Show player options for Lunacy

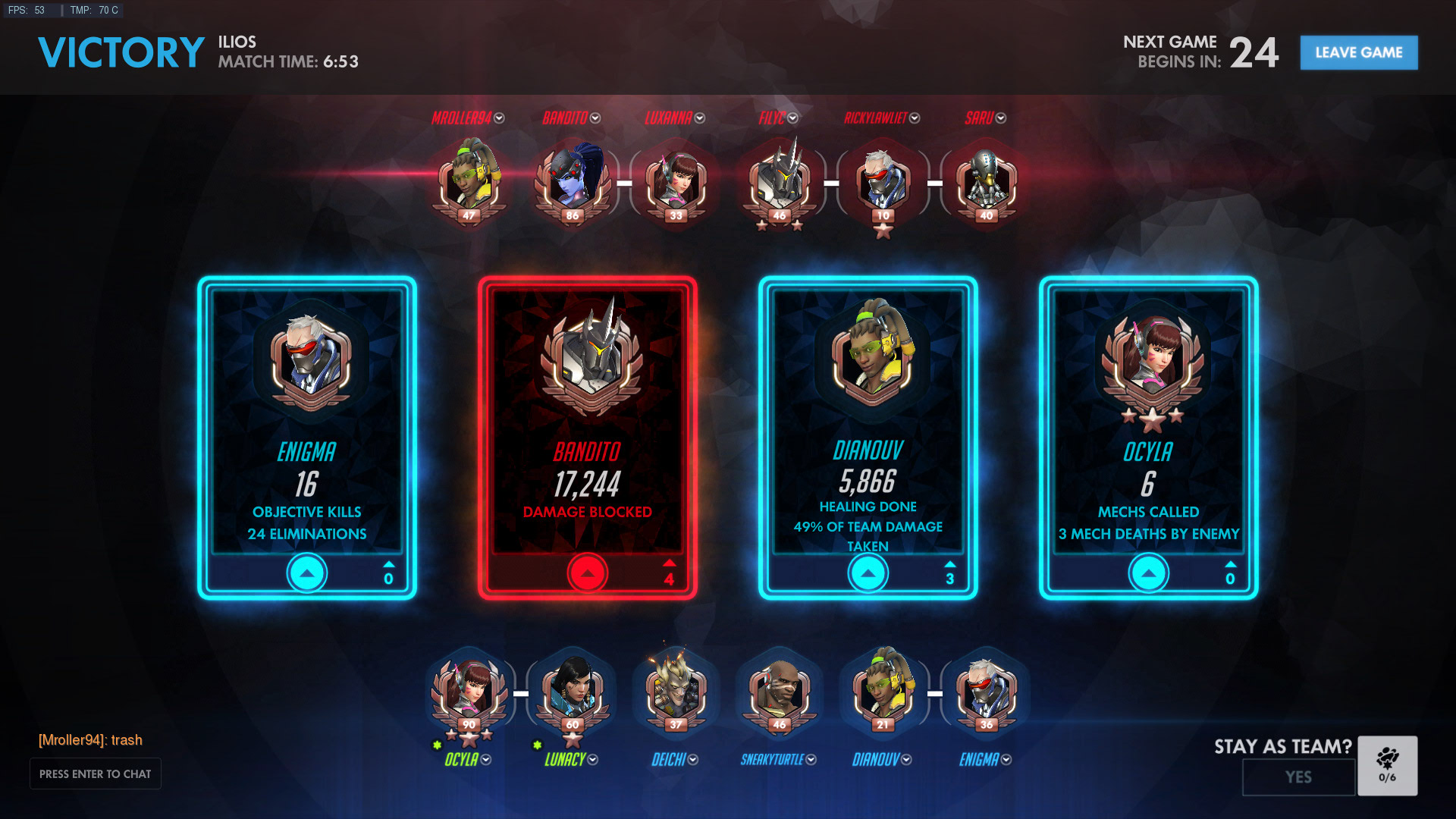click(x=593, y=760)
